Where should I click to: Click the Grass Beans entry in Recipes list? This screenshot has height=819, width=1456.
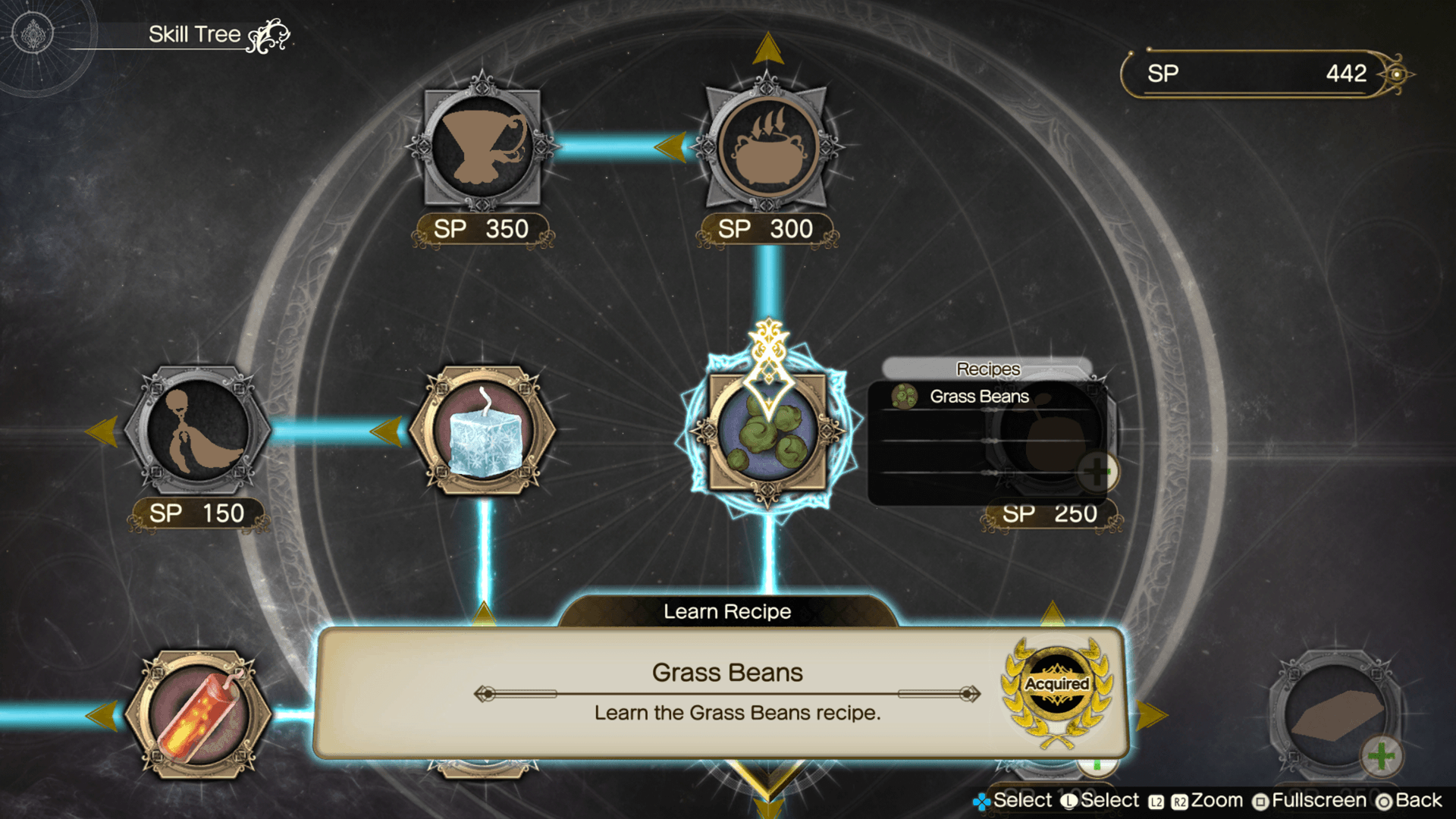978,397
